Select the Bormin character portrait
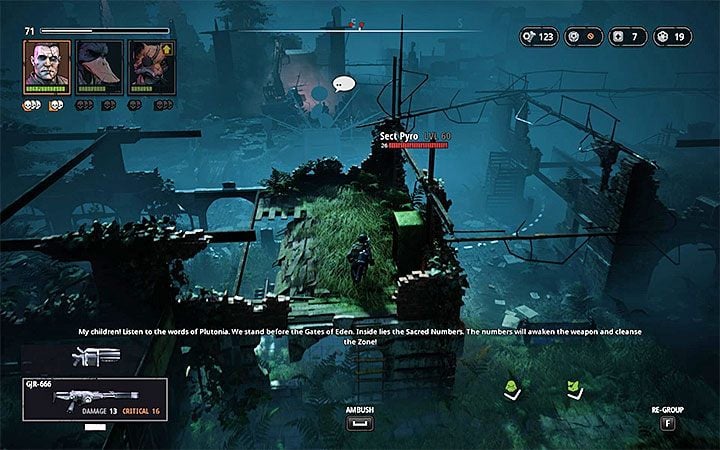 [47, 68]
